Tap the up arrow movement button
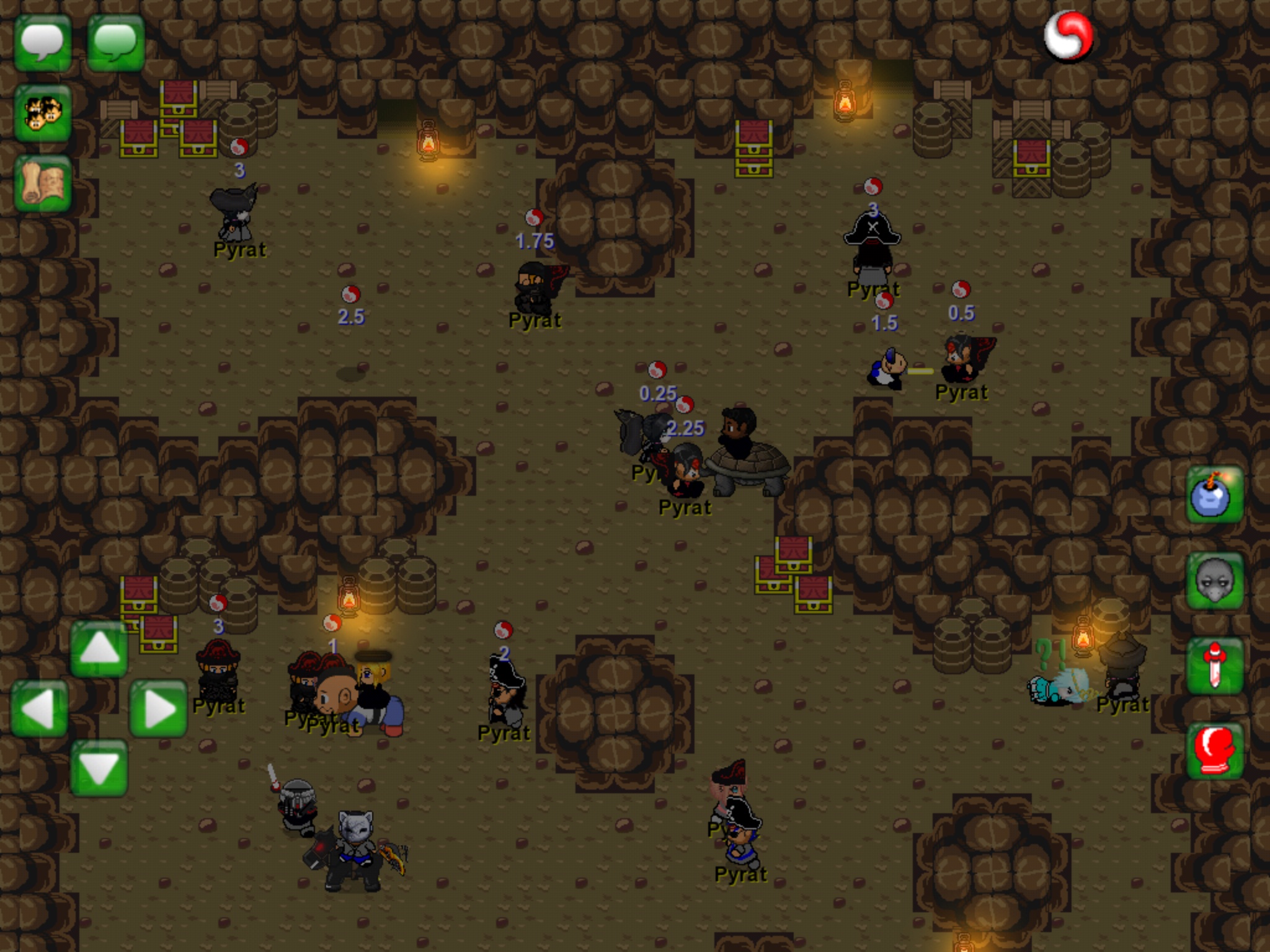1270x952 pixels. [99, 649]
